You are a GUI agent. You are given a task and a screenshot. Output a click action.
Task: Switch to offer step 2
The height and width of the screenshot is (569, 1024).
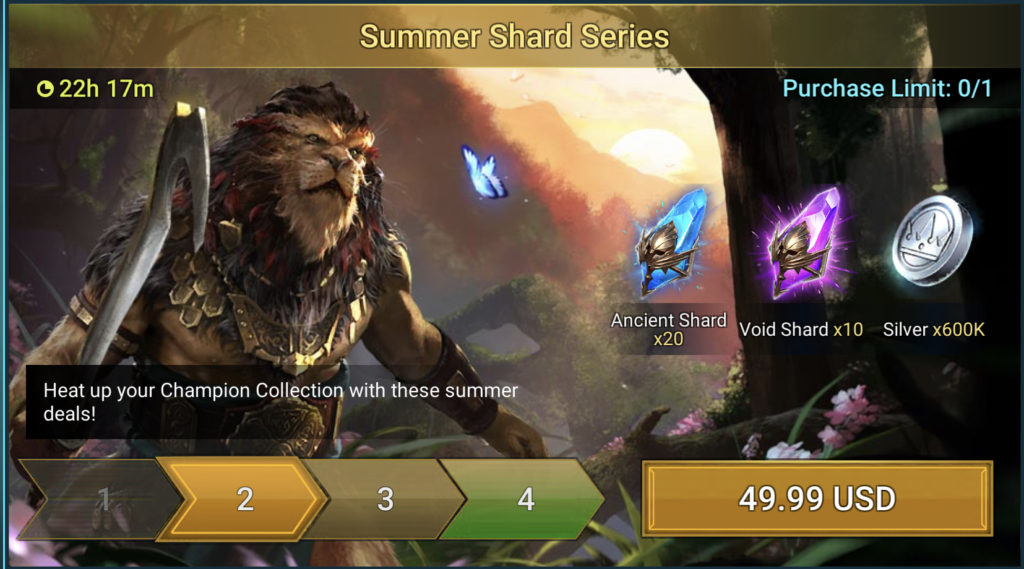pyautogui.click(x=245, y=499)
